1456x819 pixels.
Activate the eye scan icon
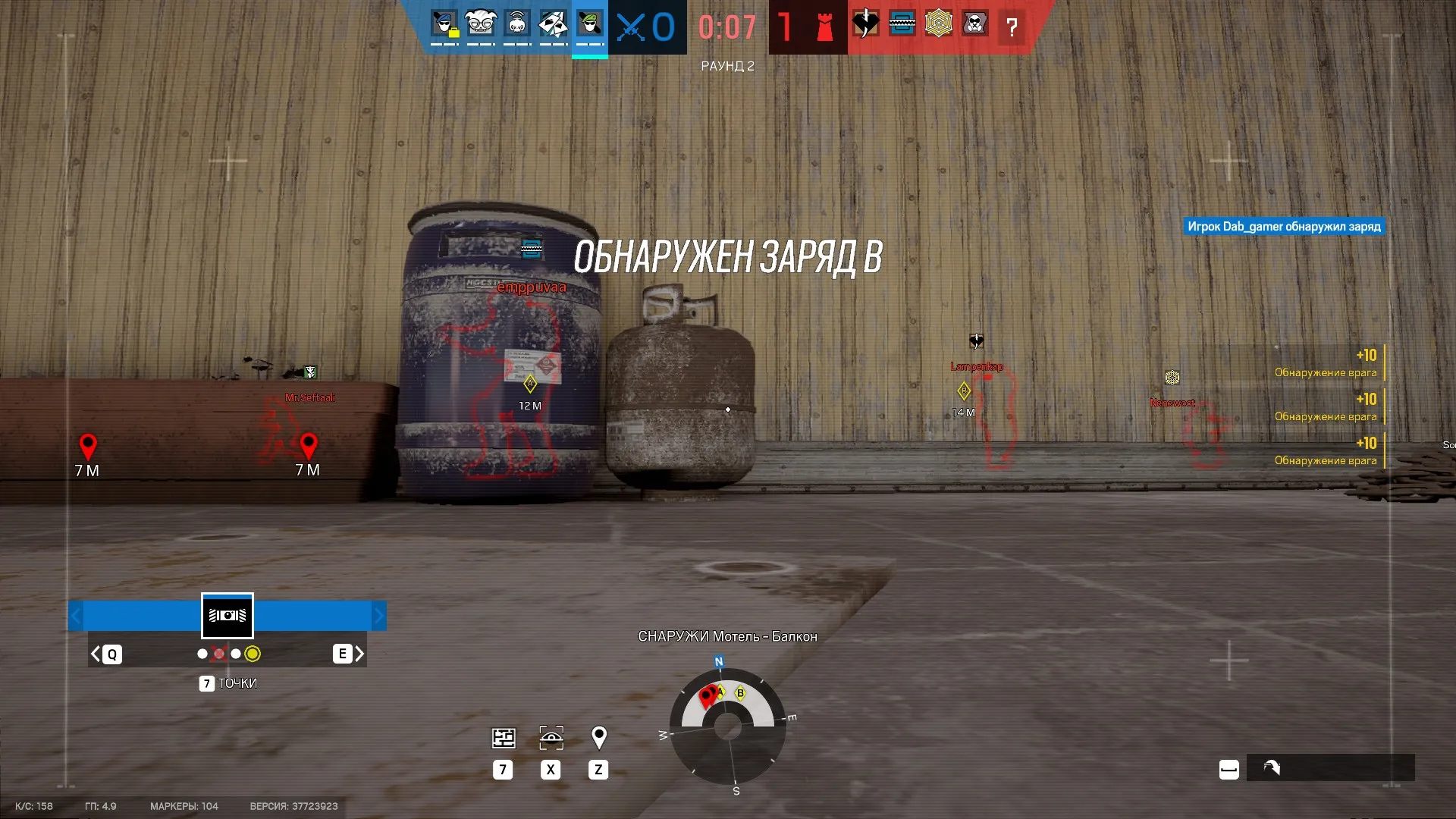pyautogui.click(x=551, y=738)
